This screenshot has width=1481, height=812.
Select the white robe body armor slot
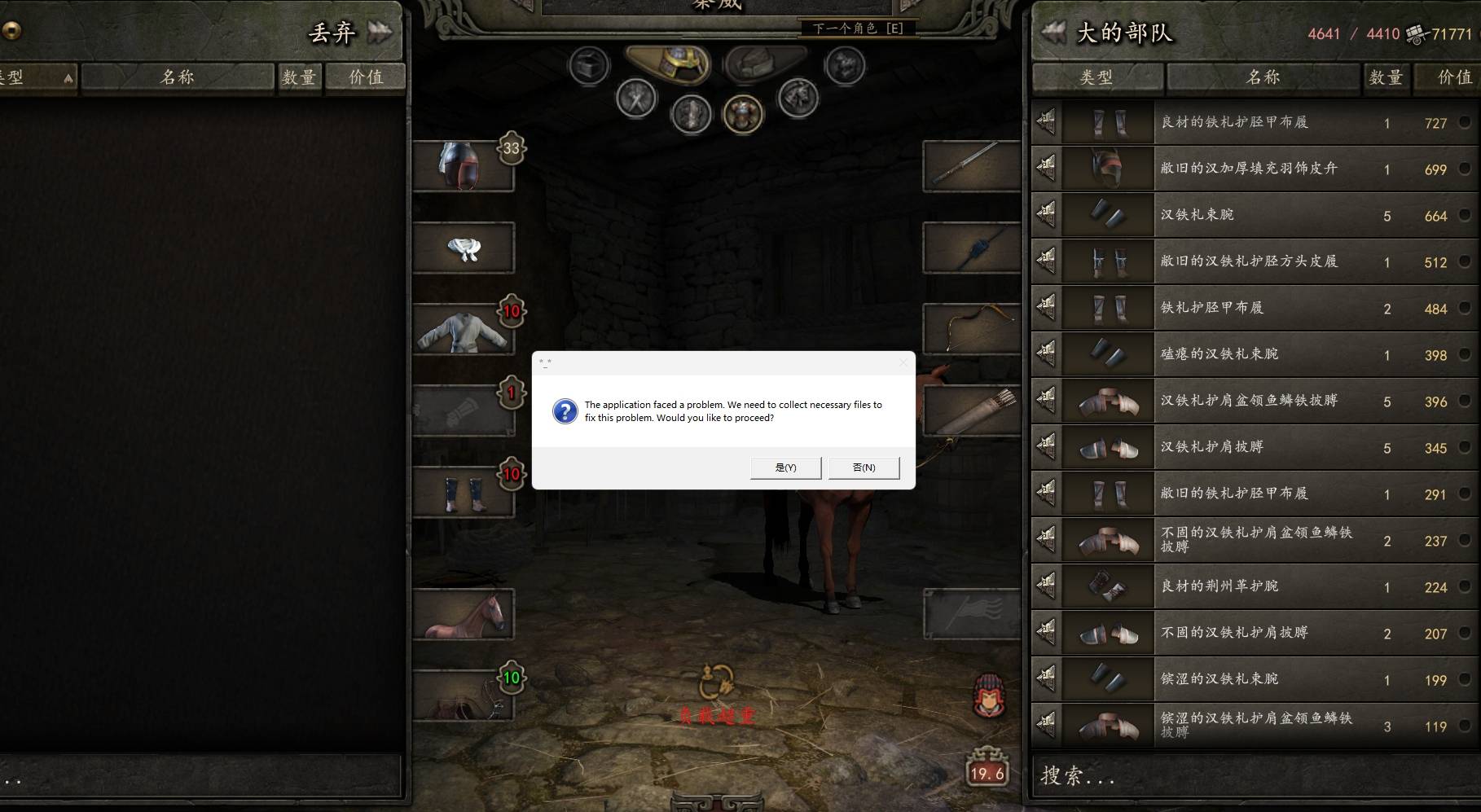pyautogui.click(x=463, y=329)
